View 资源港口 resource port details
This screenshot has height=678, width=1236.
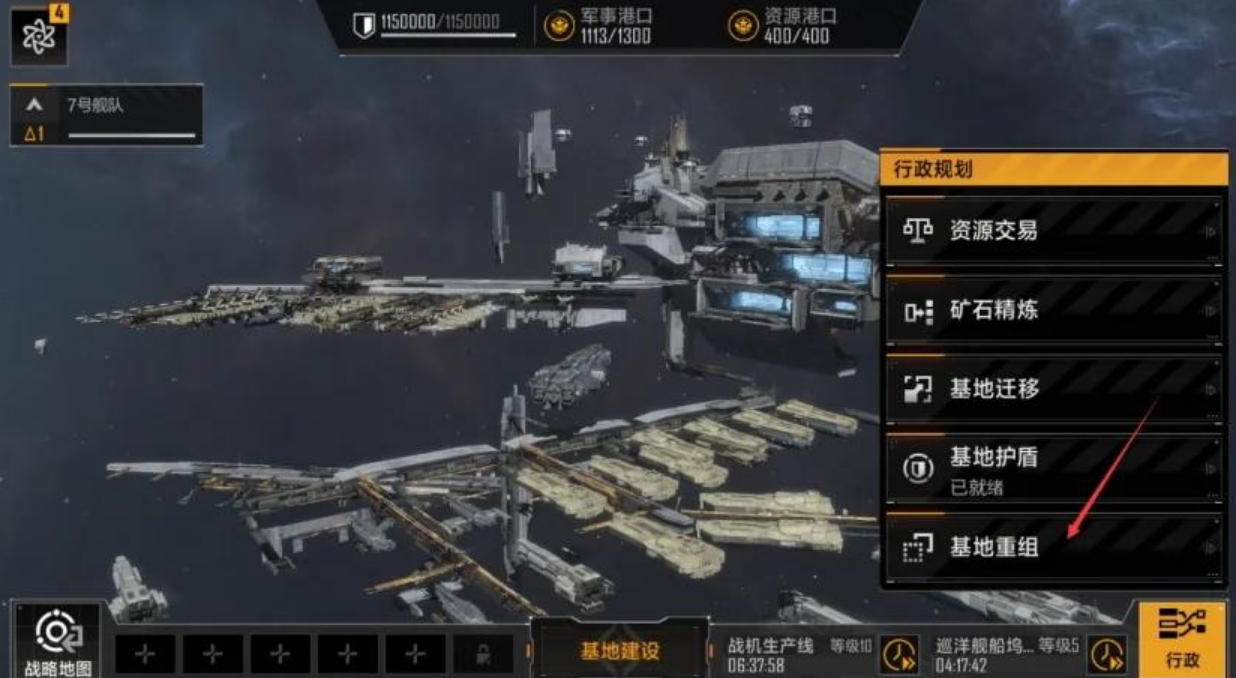[784, 25]
